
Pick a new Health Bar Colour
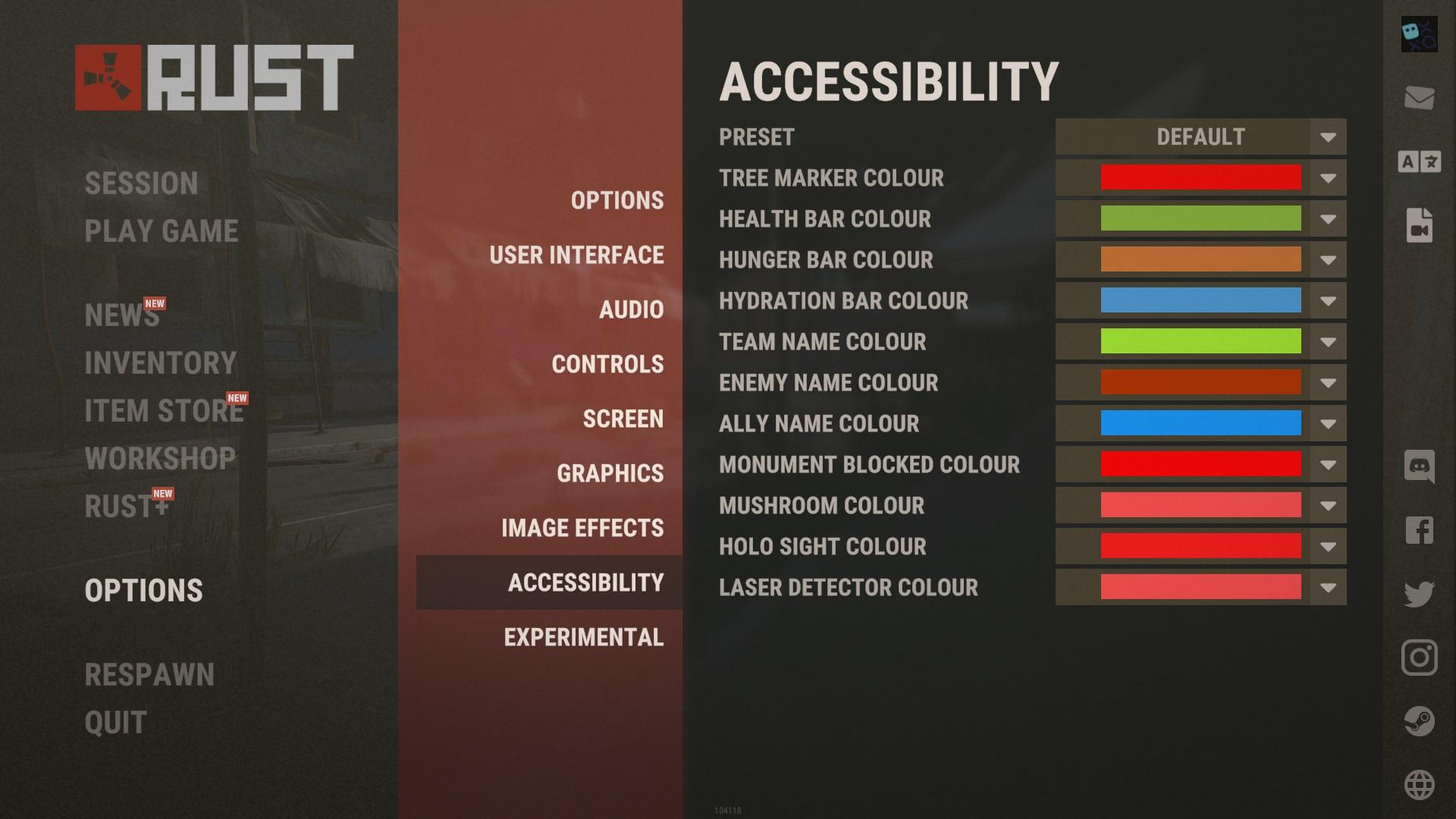point(1200,219)
